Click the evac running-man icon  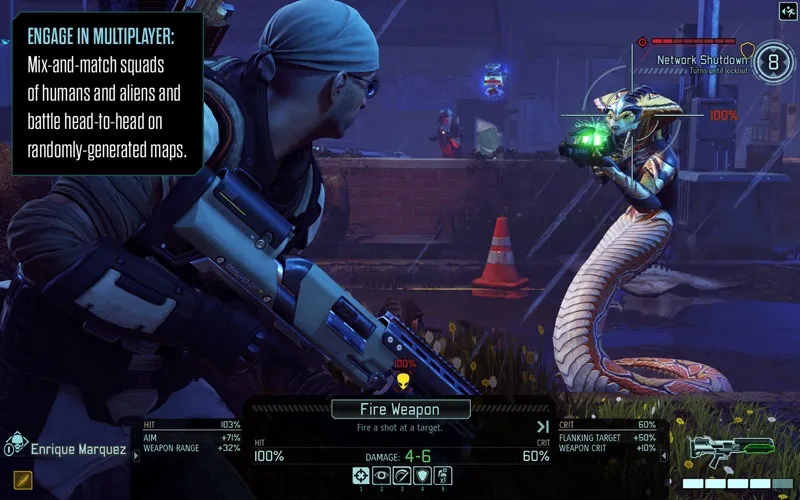pyautogui.click(x=787, y=11)
